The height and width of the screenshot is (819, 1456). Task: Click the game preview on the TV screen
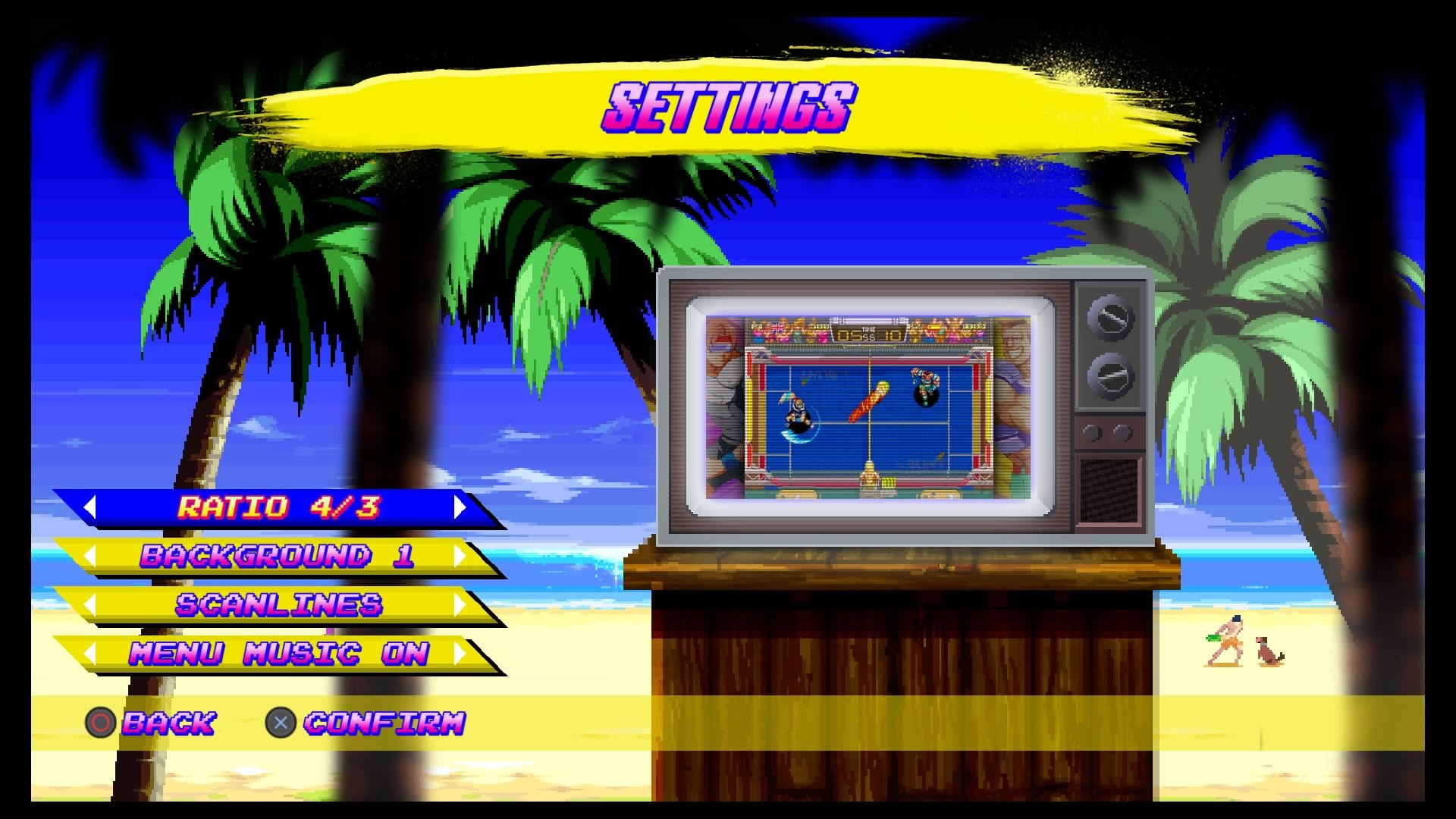pos(864,402)
